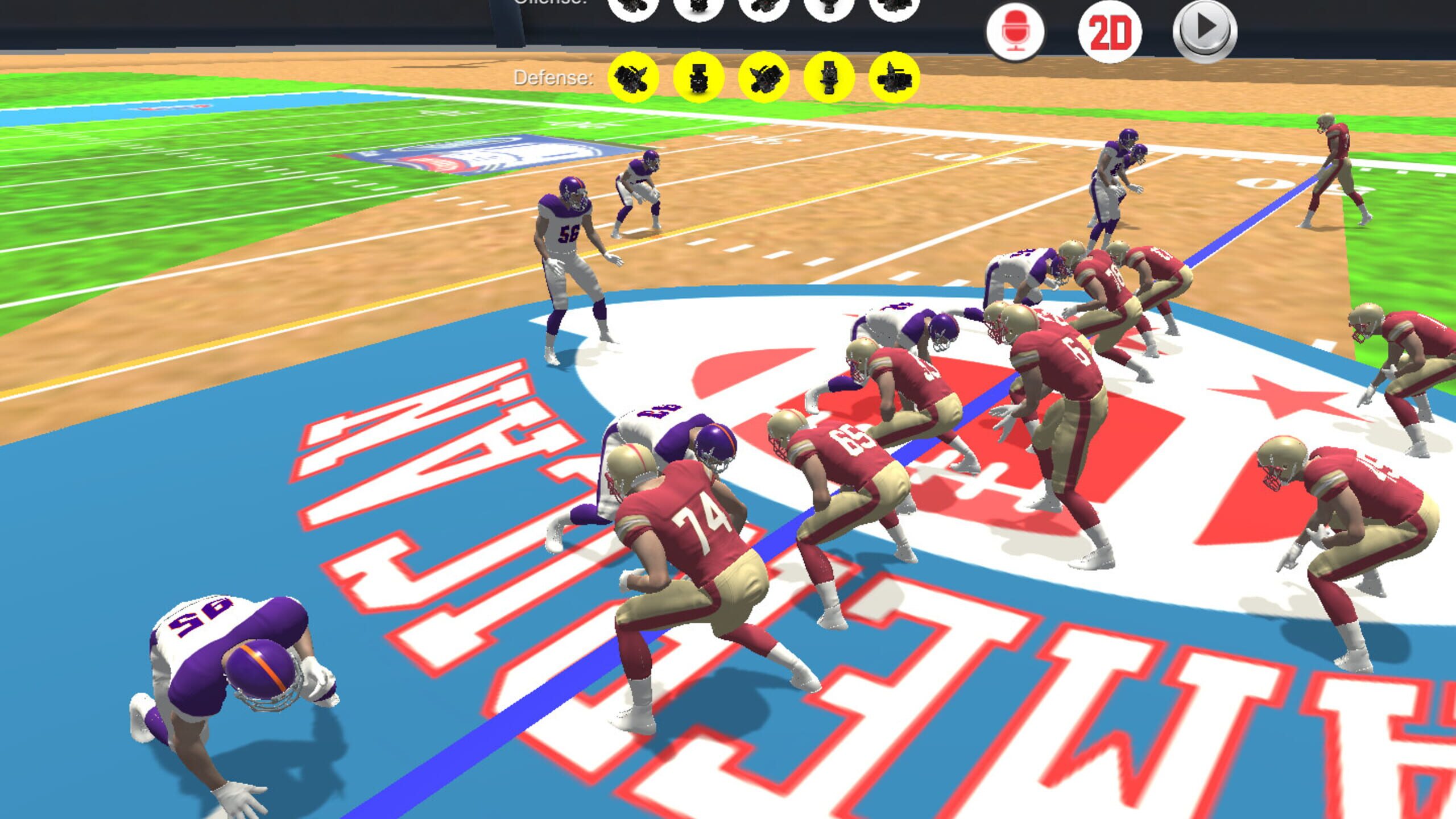The image size is (1456, 819).
Task: Toggle the microphone voice control
Action: click(x=1018, y=32)
